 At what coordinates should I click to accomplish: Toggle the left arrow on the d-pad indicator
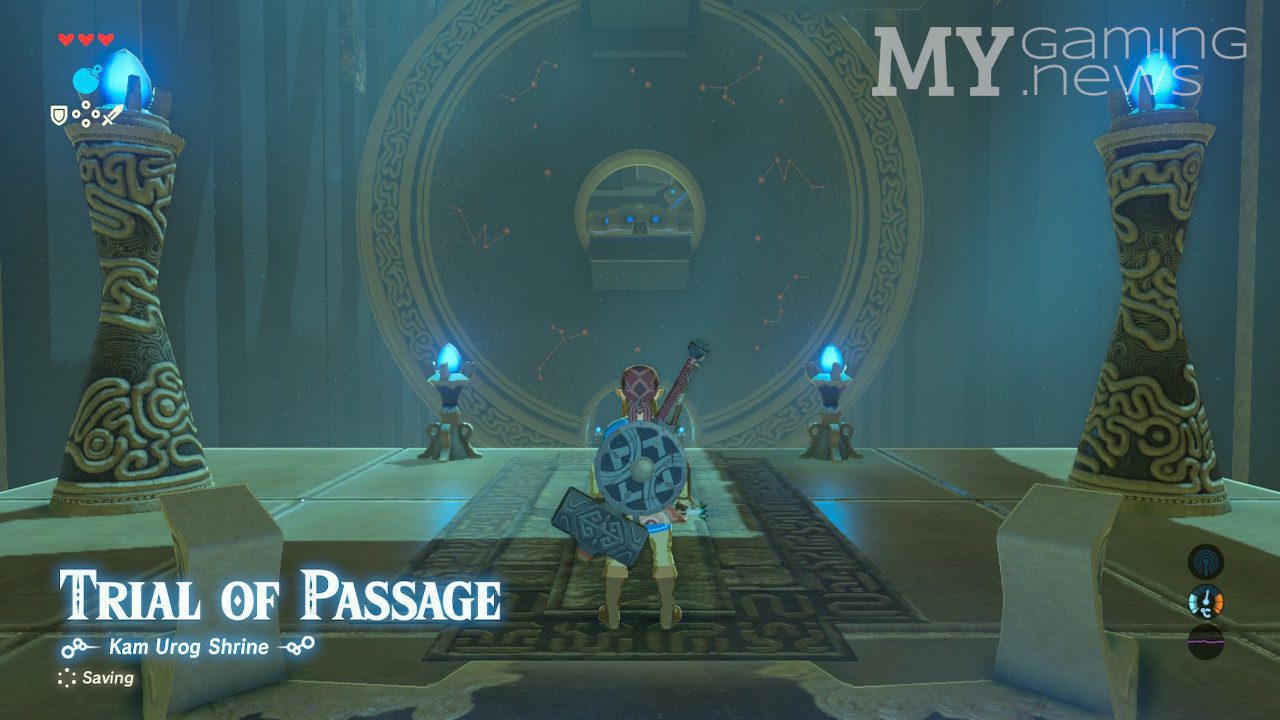point(76,114)
